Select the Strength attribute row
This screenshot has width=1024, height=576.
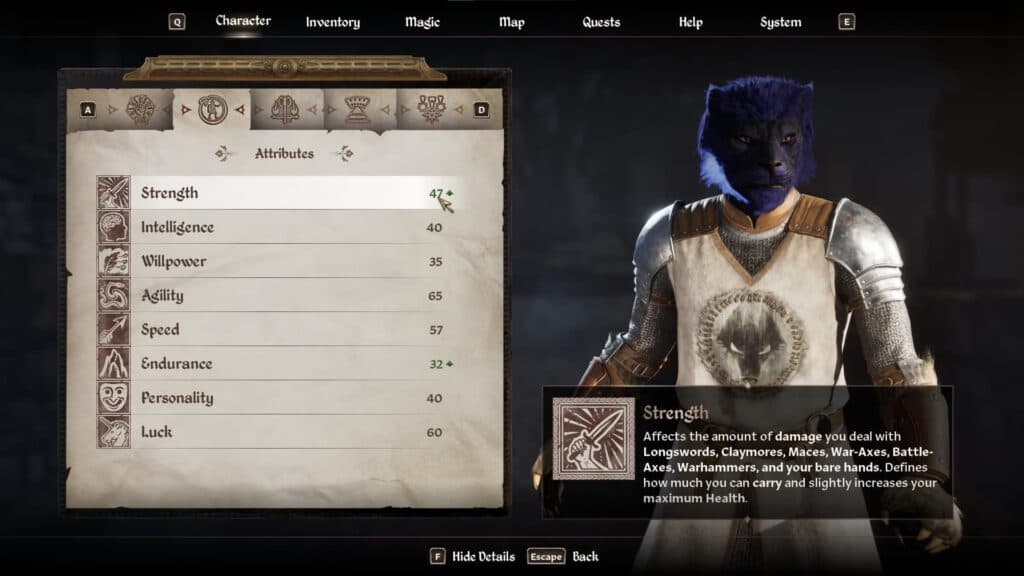[270, 193]
